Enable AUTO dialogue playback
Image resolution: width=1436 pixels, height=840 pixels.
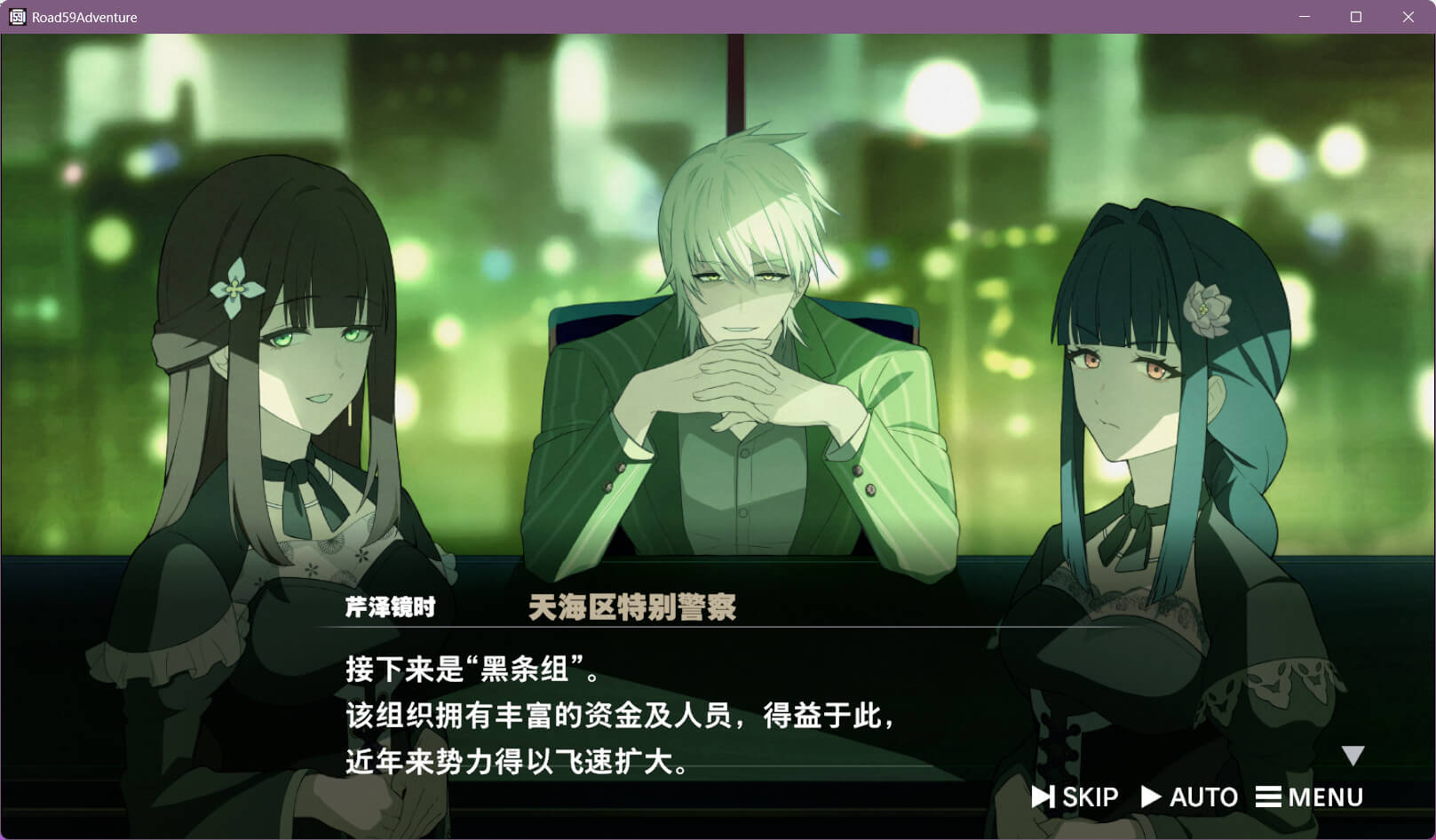[1189, 796]
